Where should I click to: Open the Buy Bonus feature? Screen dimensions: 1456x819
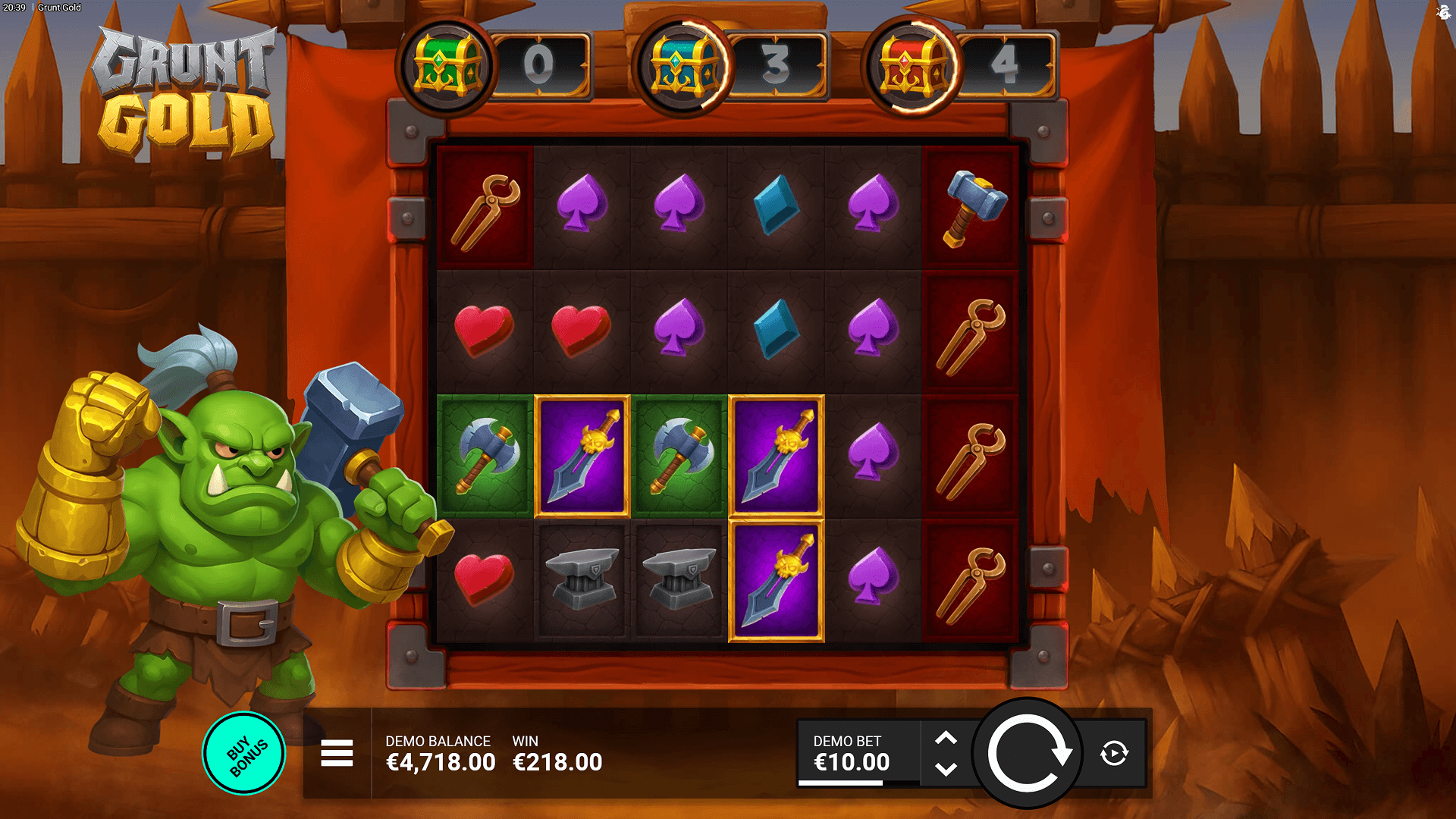click(x=244, y=754)
